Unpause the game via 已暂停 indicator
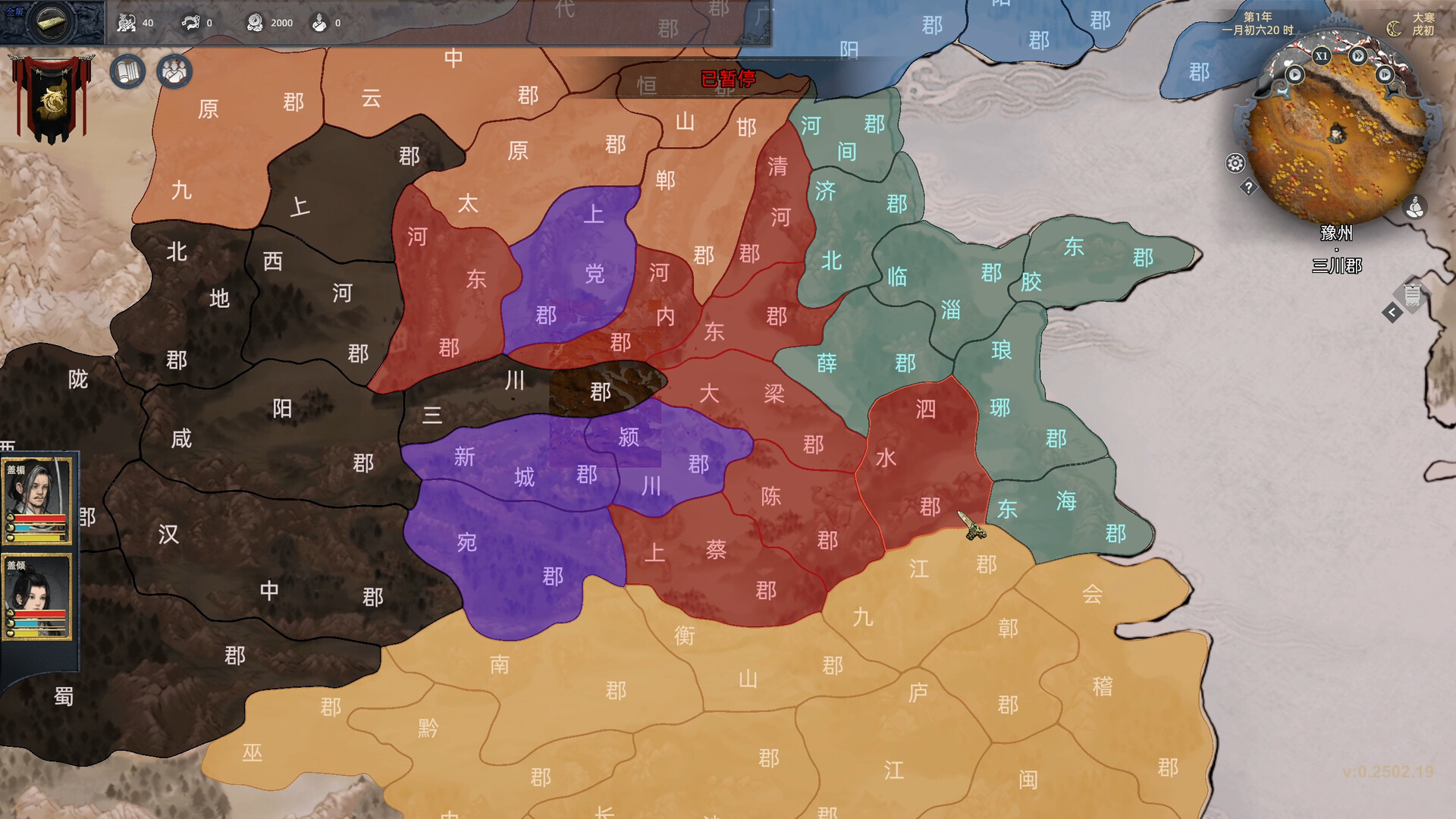 pyautogui.click(x=728, y=77)
